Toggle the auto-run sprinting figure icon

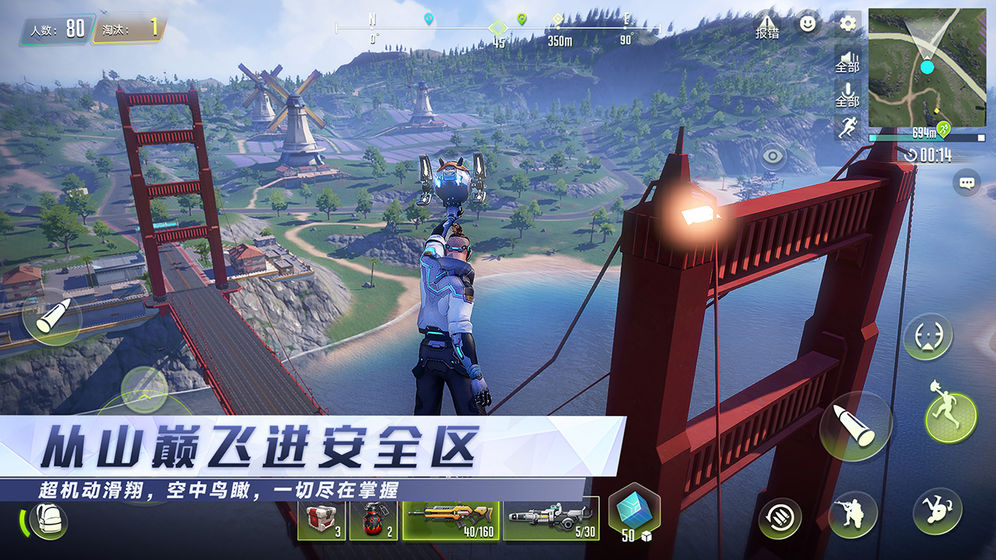pos(848,127)
